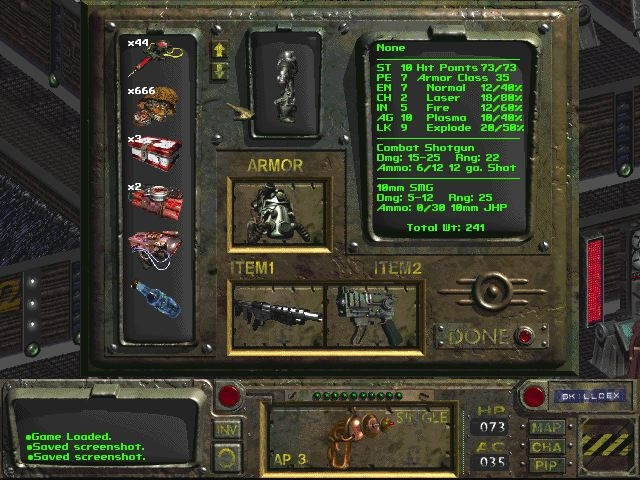This screenshot has height=480, width=640.
Task: Open the MAP screen
Action: pos(546,427)
